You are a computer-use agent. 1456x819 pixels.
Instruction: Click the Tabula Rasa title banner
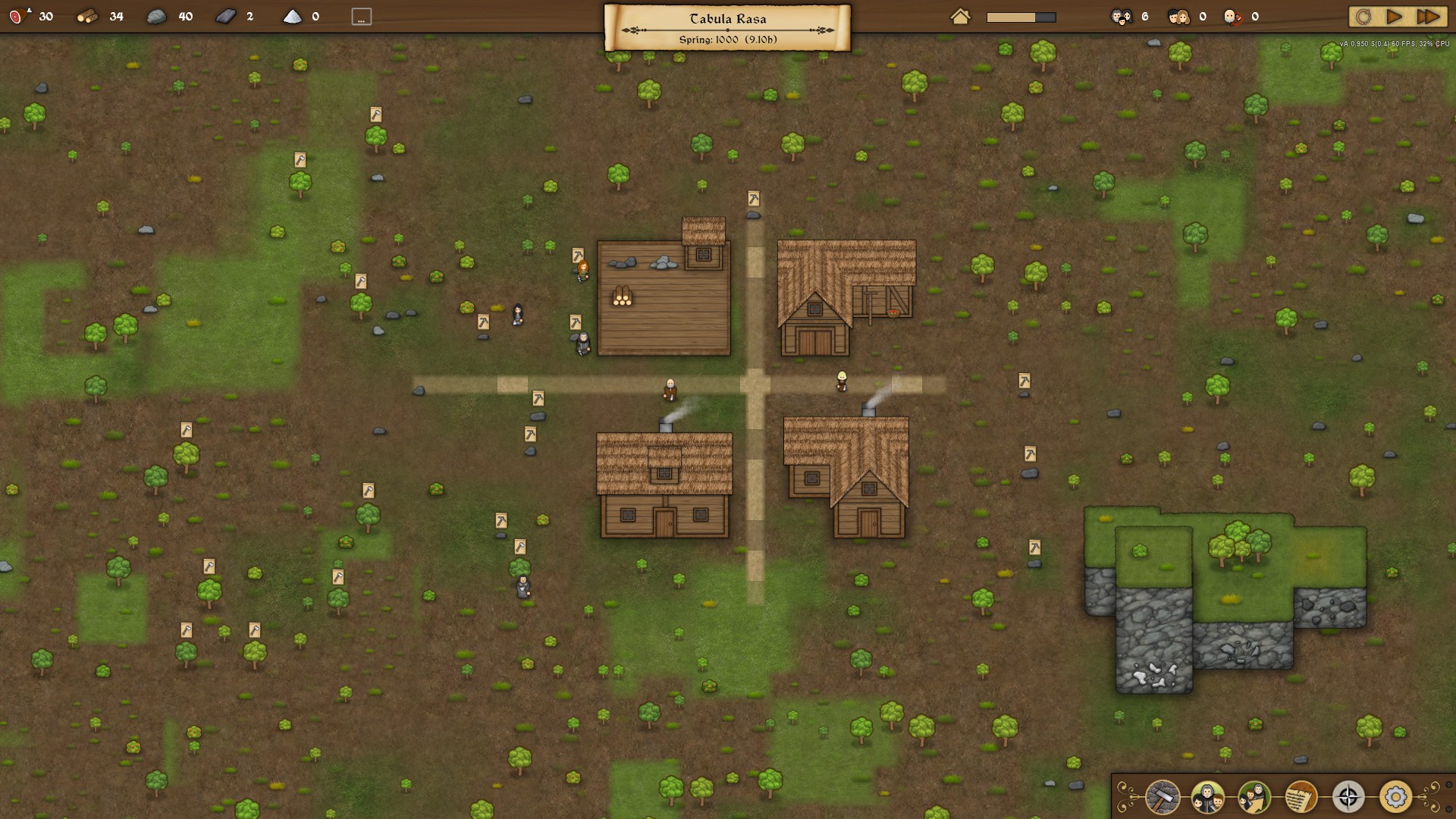click(727, 27)
